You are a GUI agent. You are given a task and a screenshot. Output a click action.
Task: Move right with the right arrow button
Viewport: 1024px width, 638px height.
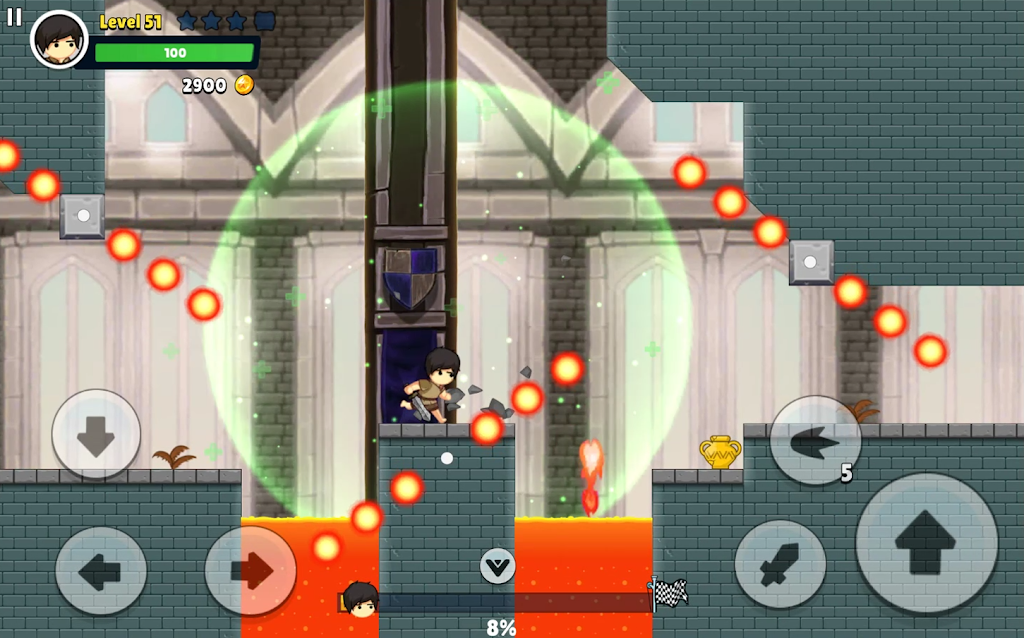click(x=250, y=571)
